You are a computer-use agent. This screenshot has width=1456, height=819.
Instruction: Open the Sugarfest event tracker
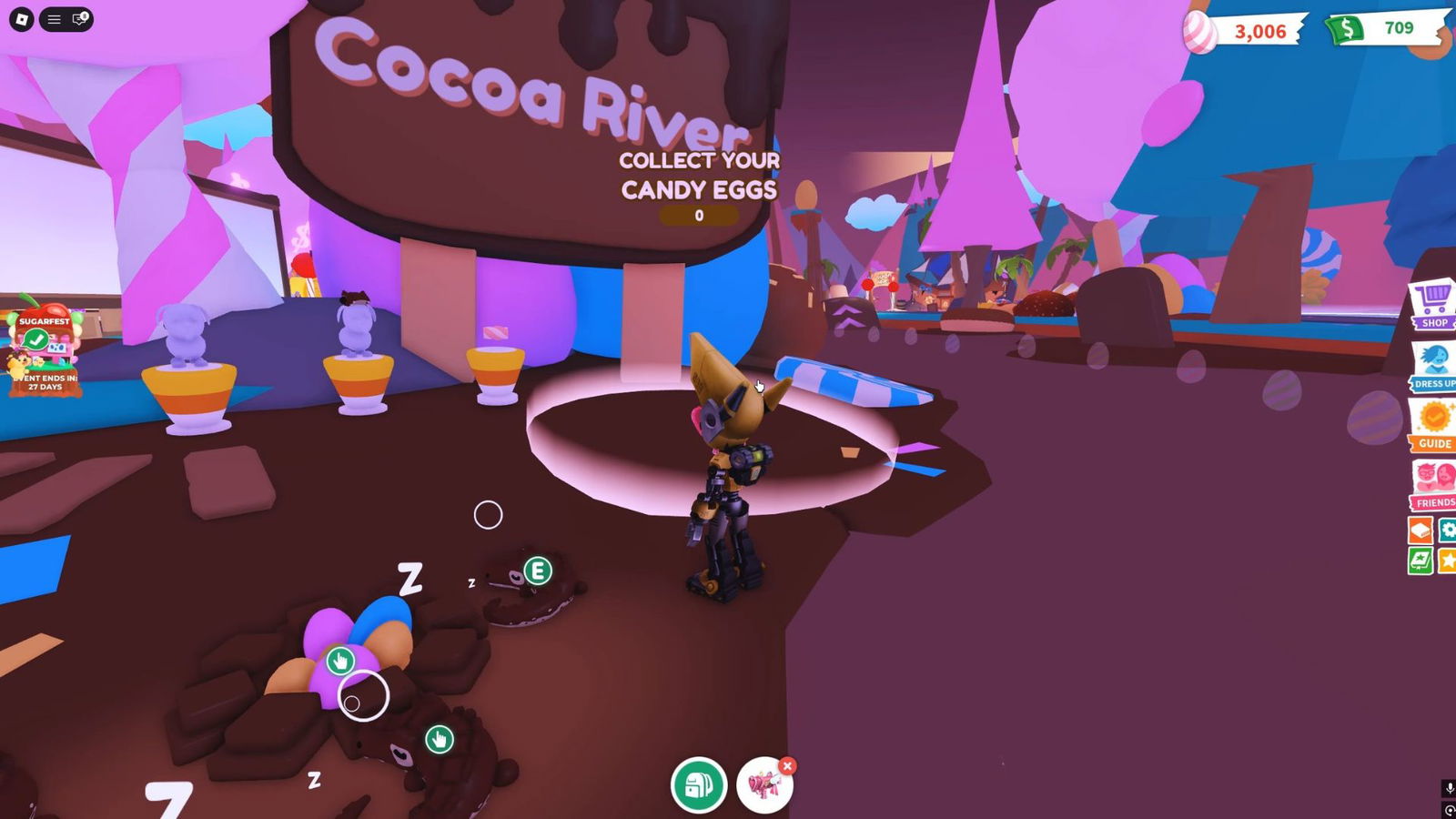(x=44, y=350)
